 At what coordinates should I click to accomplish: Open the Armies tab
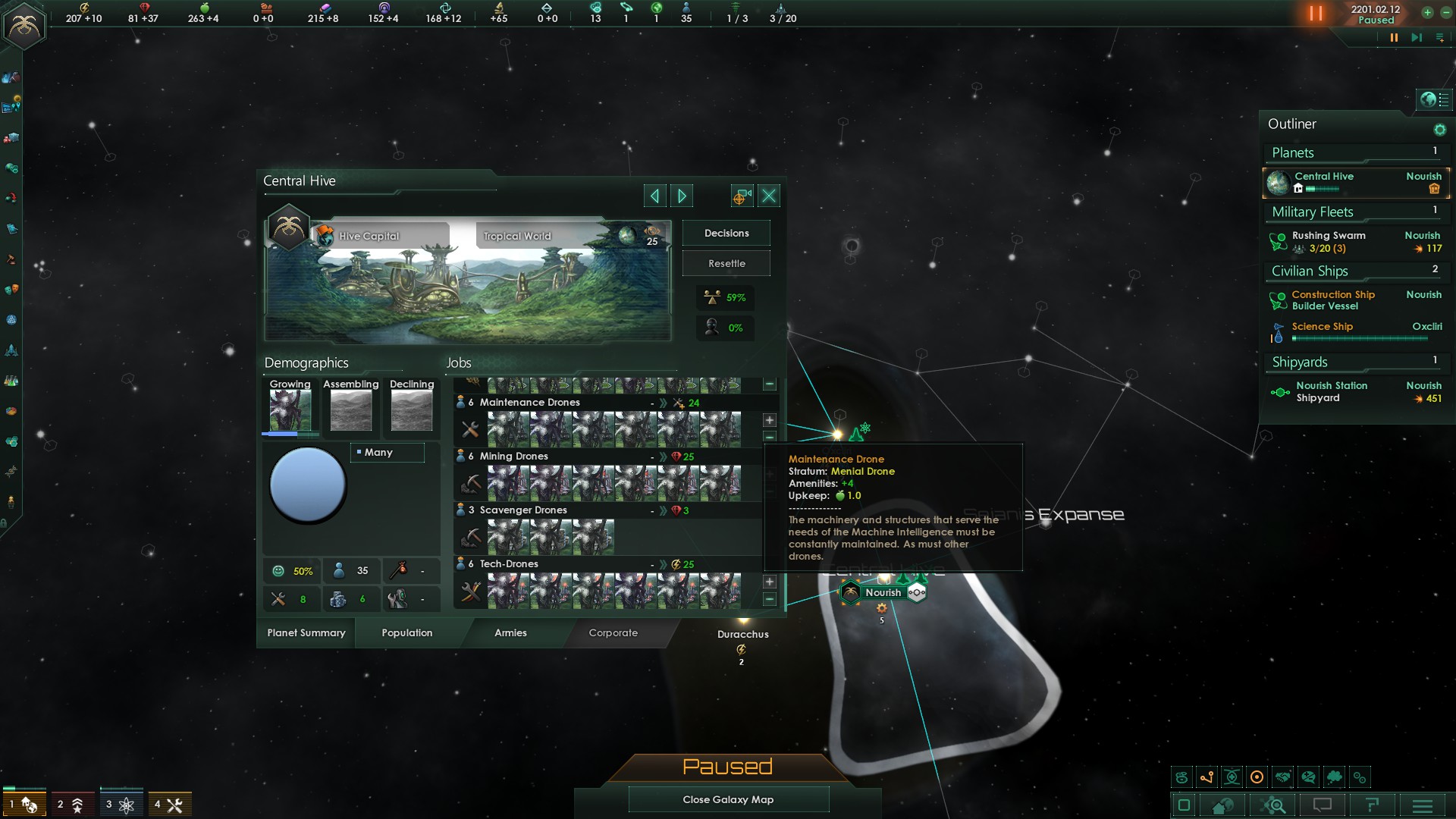click(x=510, y=633)
